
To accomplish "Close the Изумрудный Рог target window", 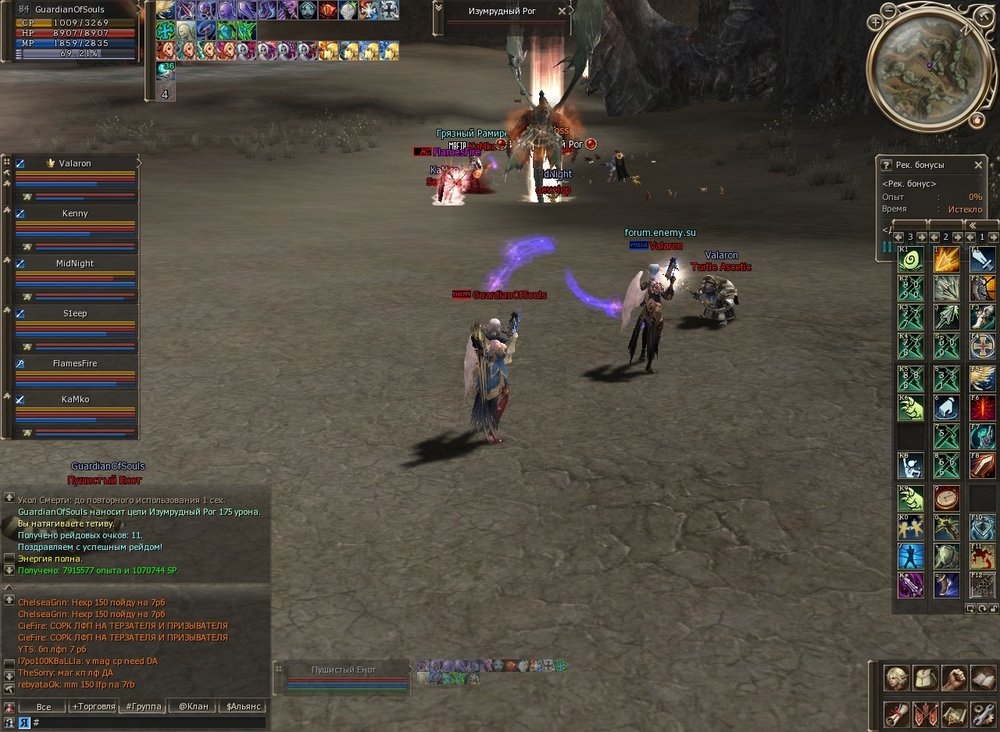I will (x=562, y=11).
